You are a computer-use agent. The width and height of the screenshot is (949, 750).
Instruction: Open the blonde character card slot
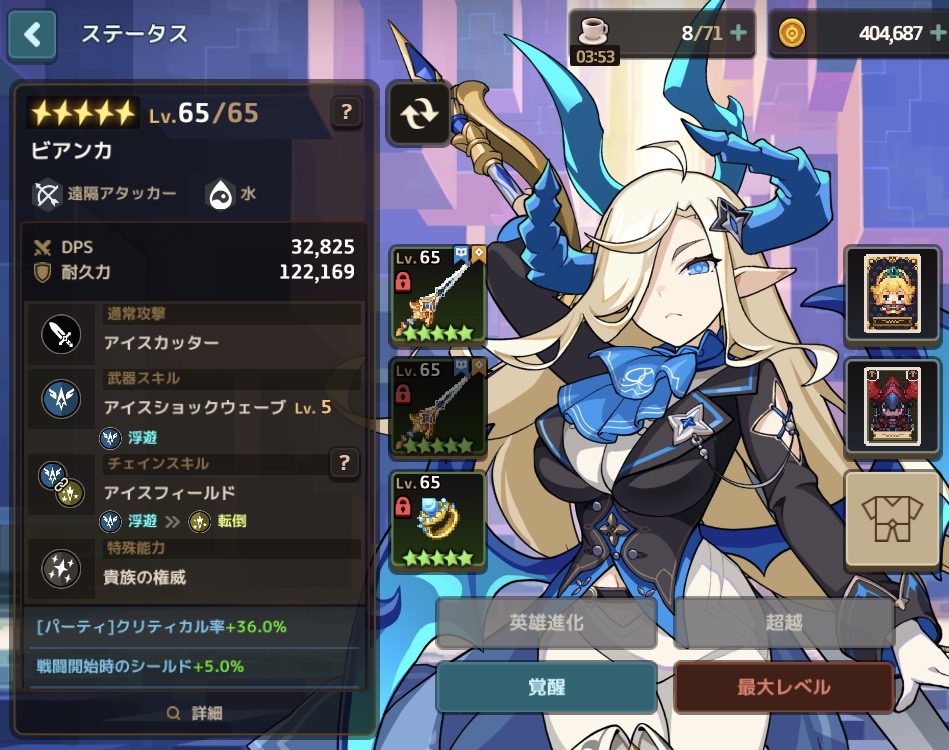point(884,292)
